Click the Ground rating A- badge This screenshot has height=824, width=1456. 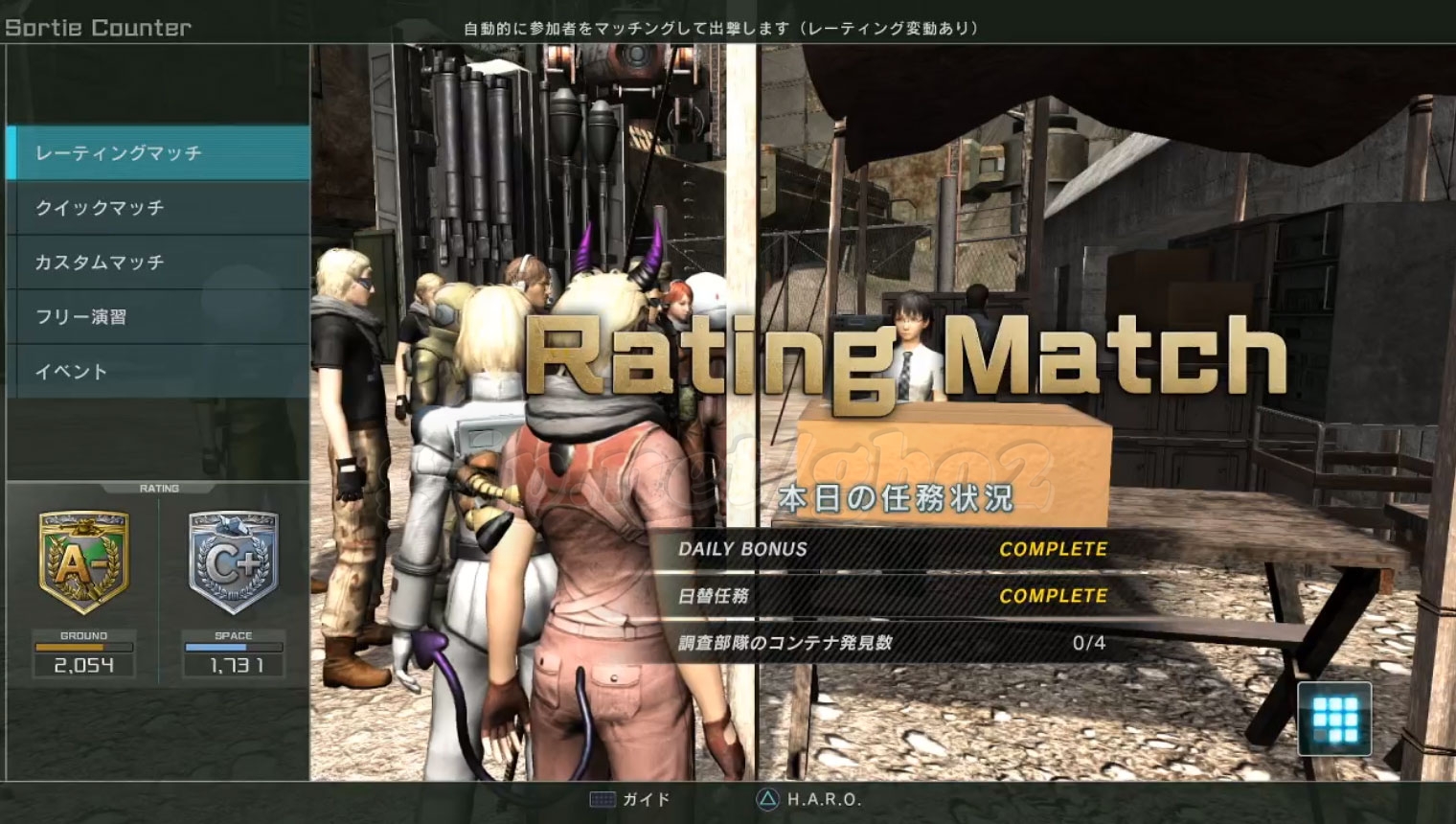pyautogui.click(x=83, y=562)
